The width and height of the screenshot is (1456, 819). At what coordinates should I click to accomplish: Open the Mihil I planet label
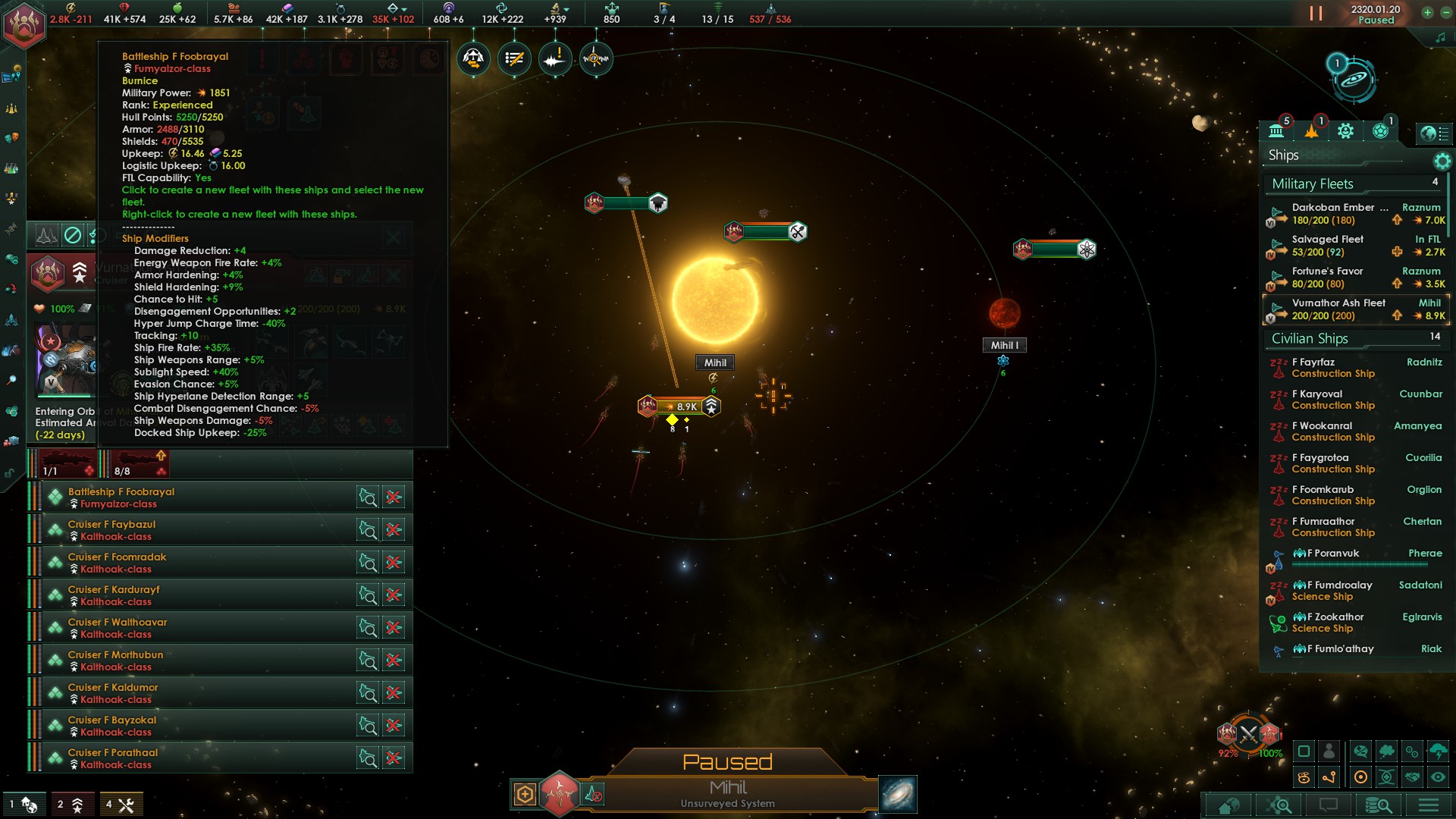1005,345
